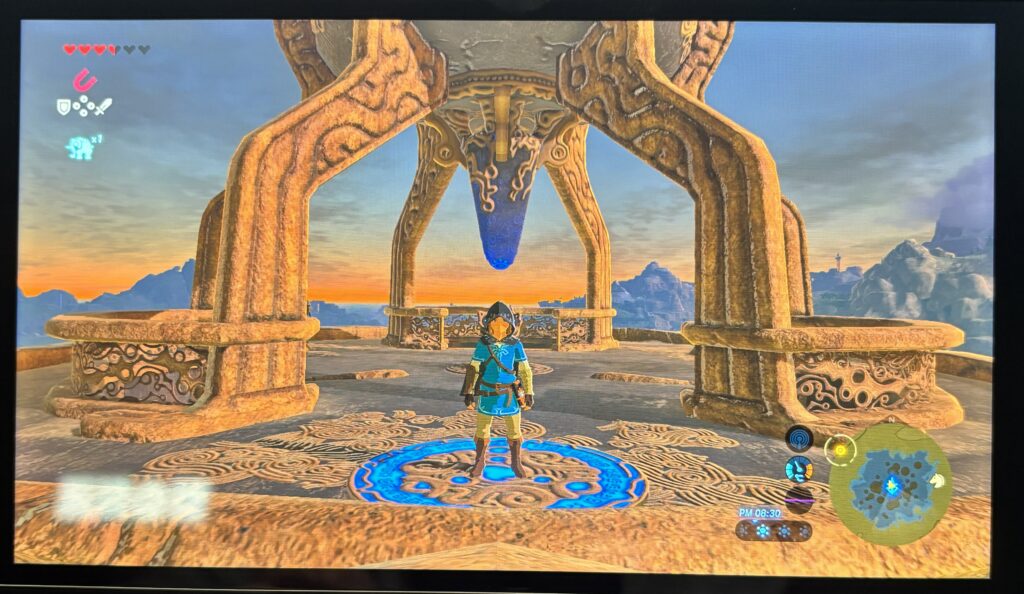Click the noise level meter circle
Screen dimensions: 1024x594
(x=798, y=497)
